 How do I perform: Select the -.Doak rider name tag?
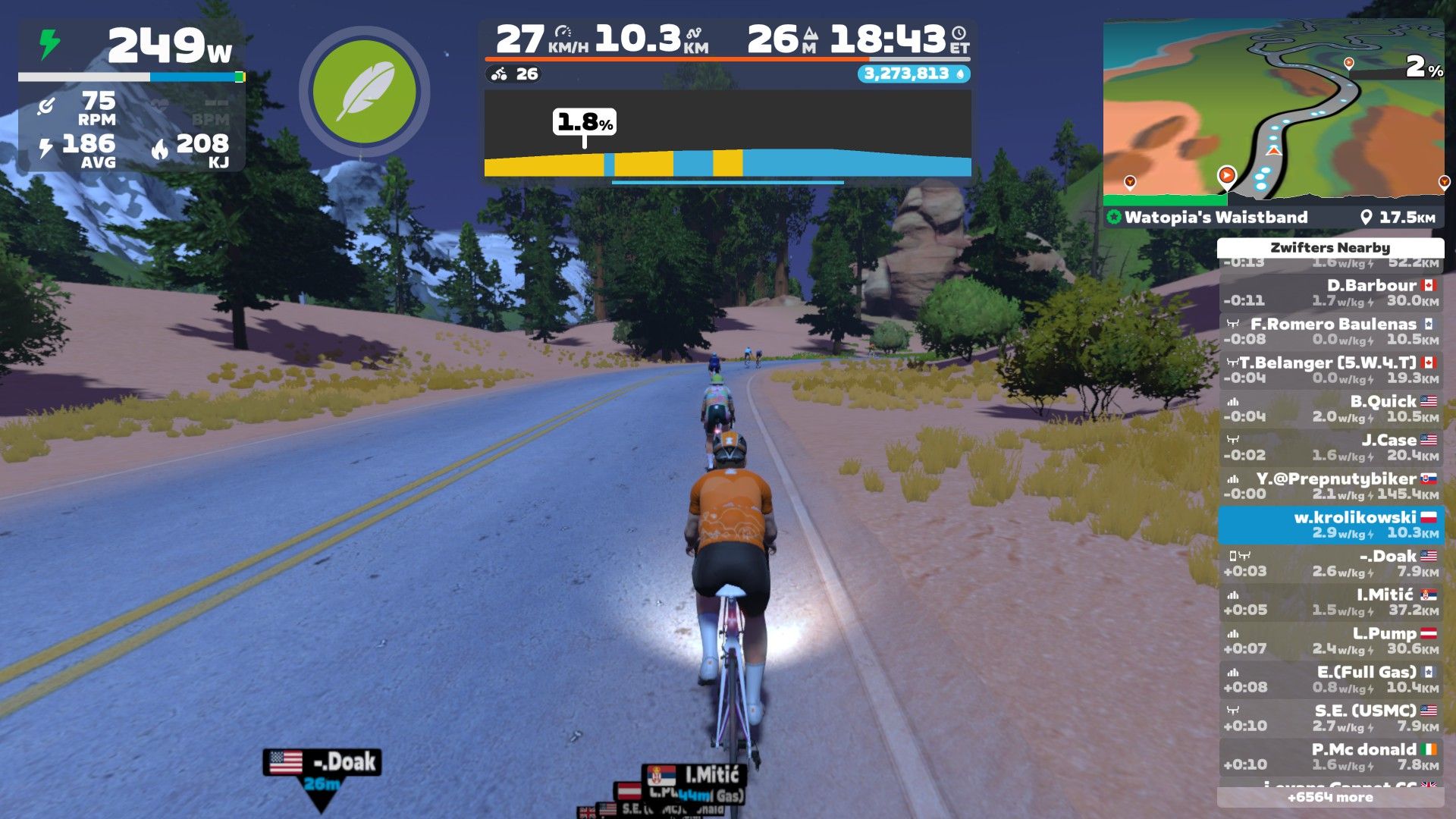[x=322, y=762]
